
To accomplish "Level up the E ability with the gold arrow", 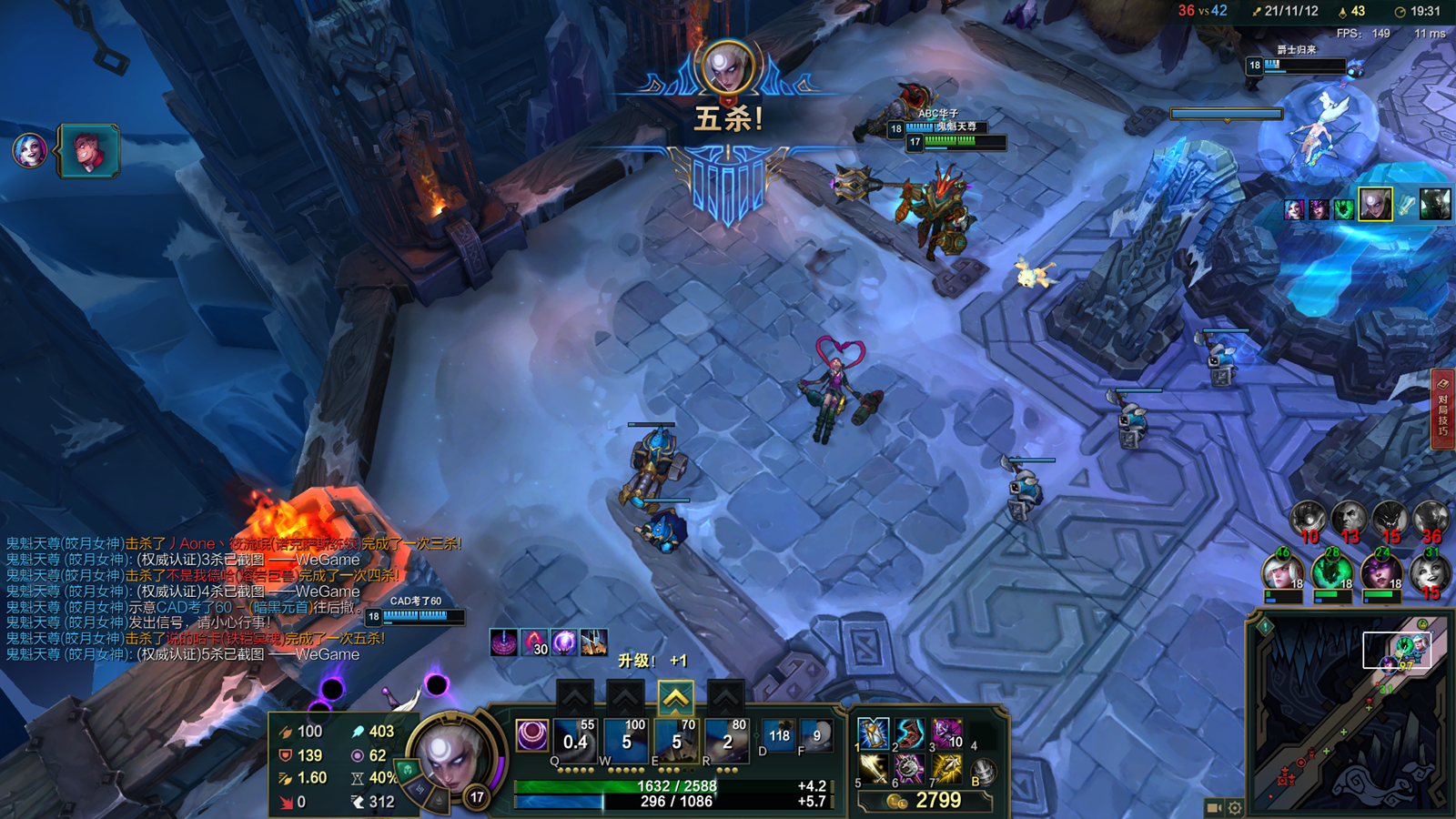I will 675,698.
